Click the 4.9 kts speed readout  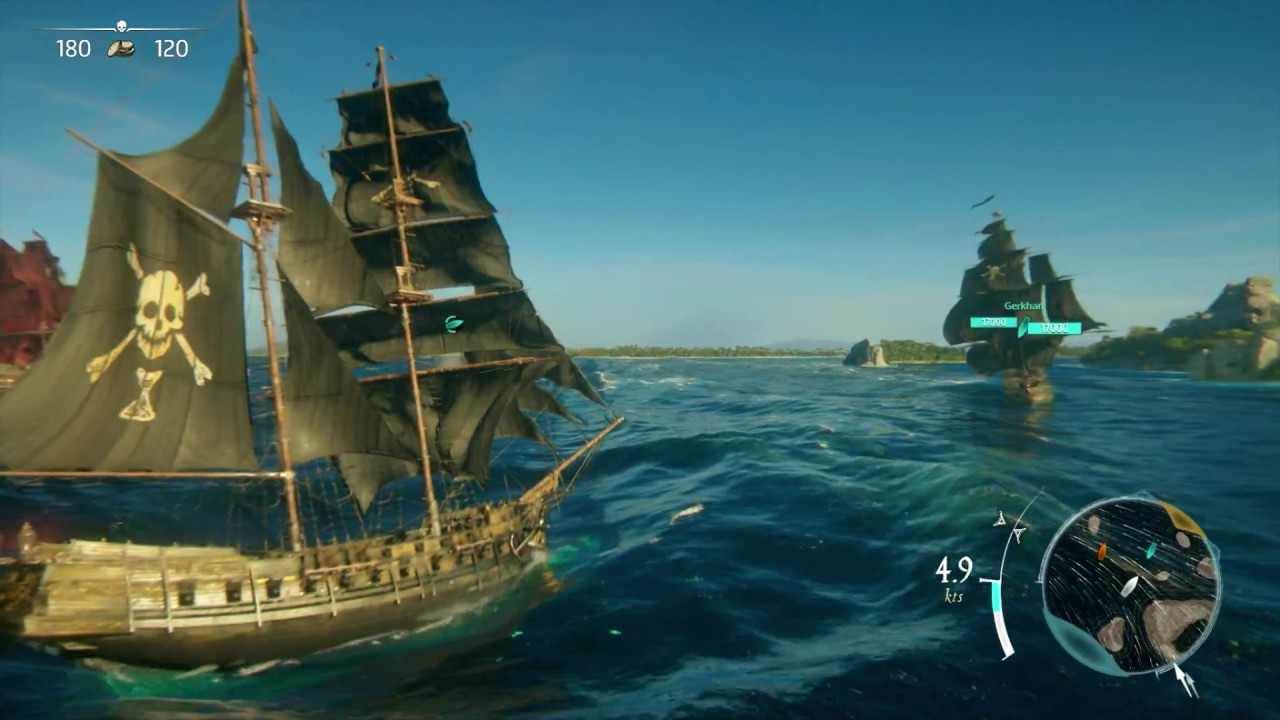pos(953,574)
